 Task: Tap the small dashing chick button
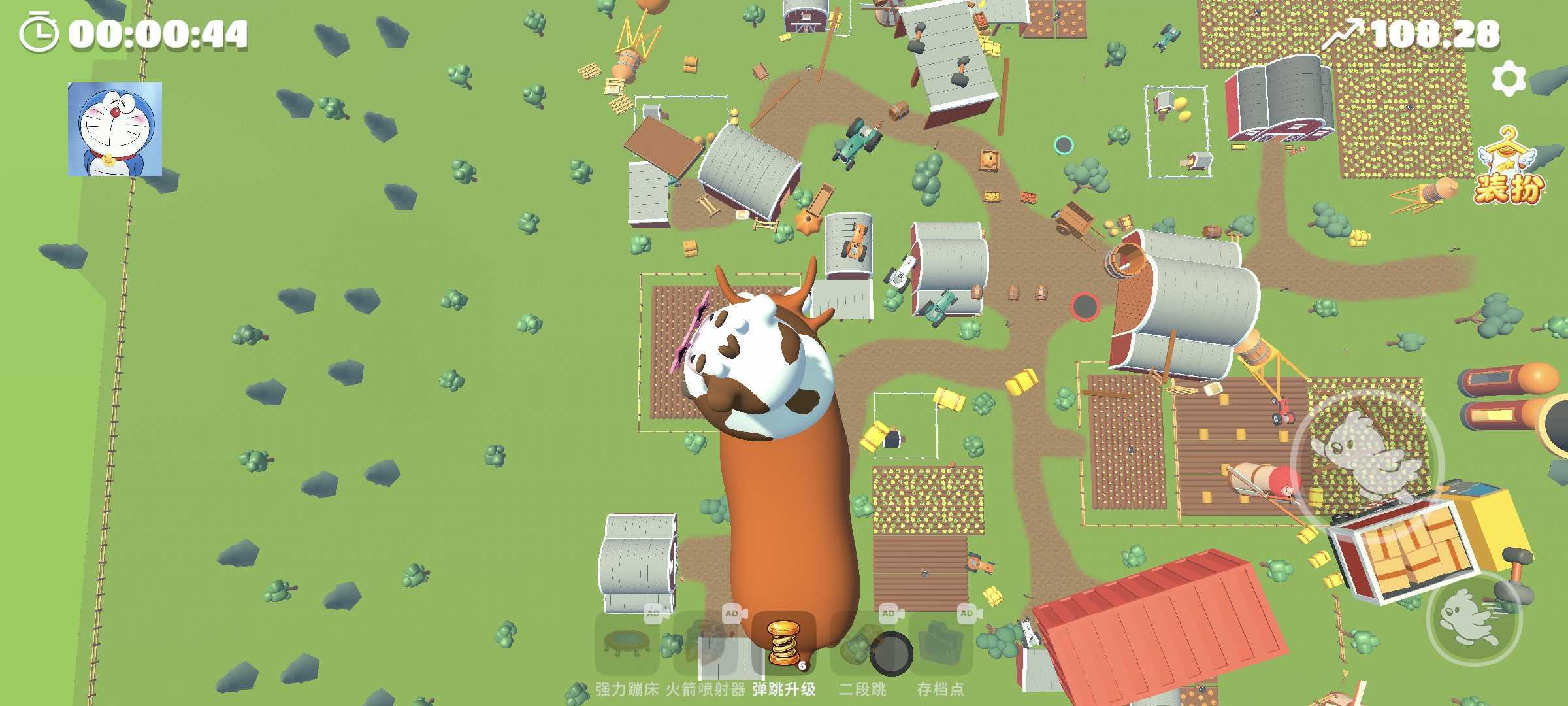tap(1474, 618)
